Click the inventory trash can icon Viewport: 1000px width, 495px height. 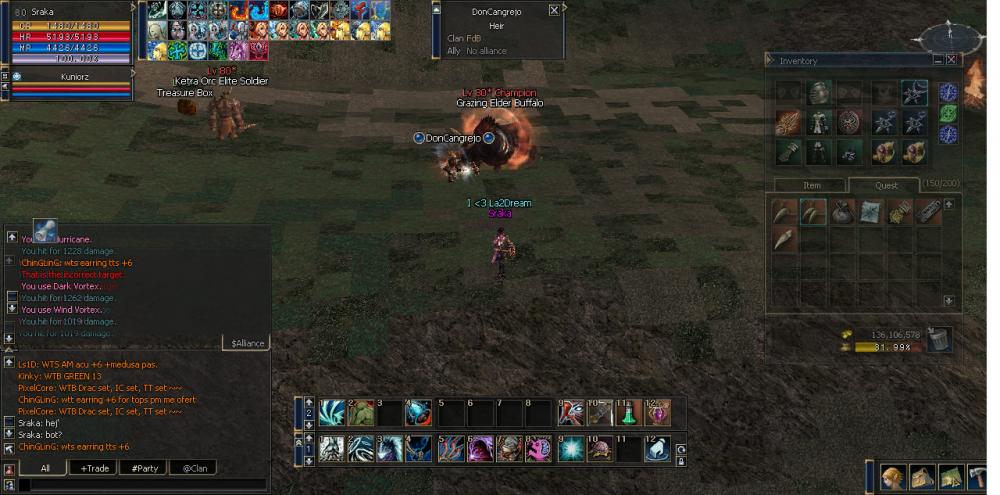pos(939,340)
